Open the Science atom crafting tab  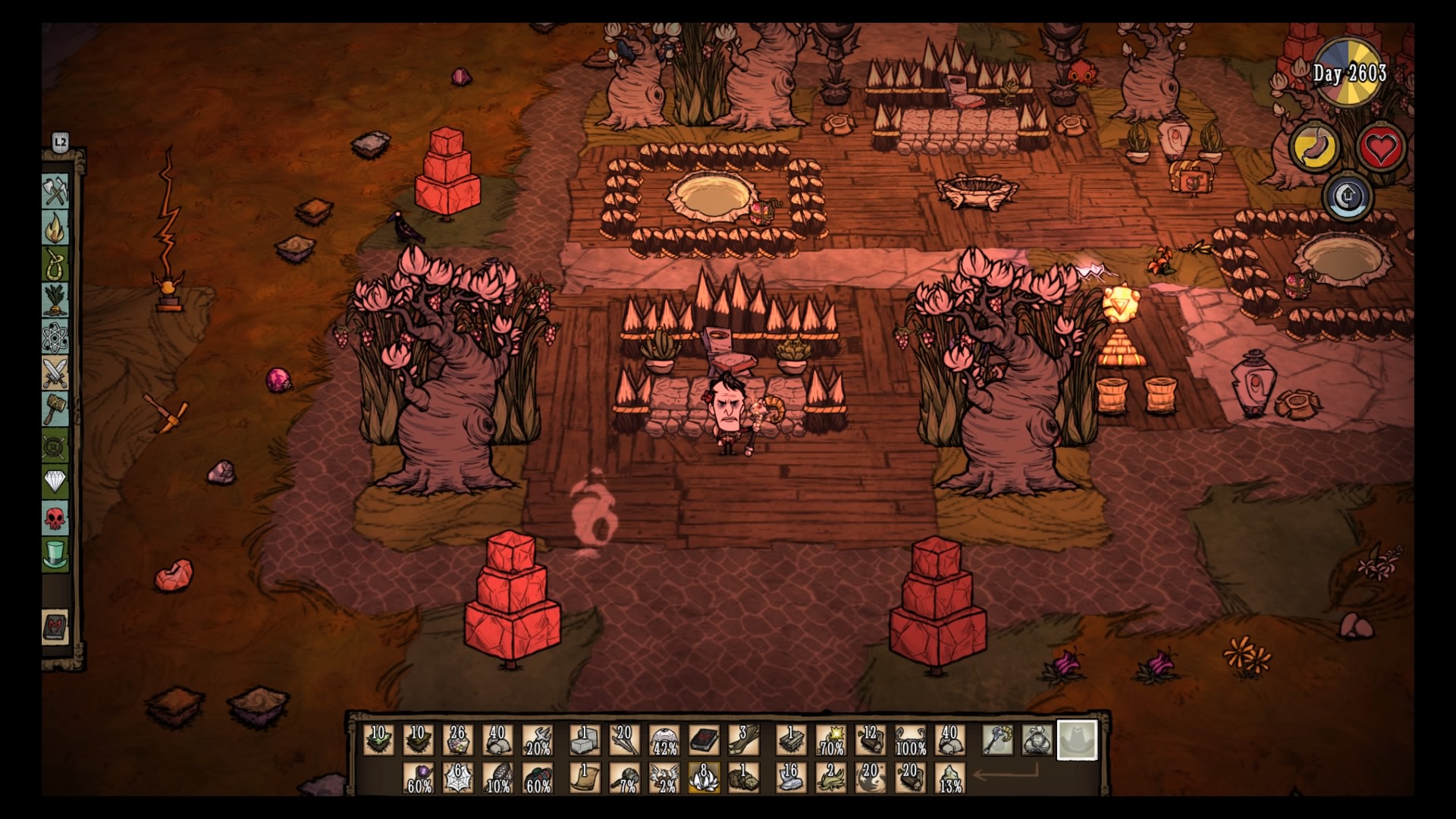pyautogui.click(x=55, y=337)
